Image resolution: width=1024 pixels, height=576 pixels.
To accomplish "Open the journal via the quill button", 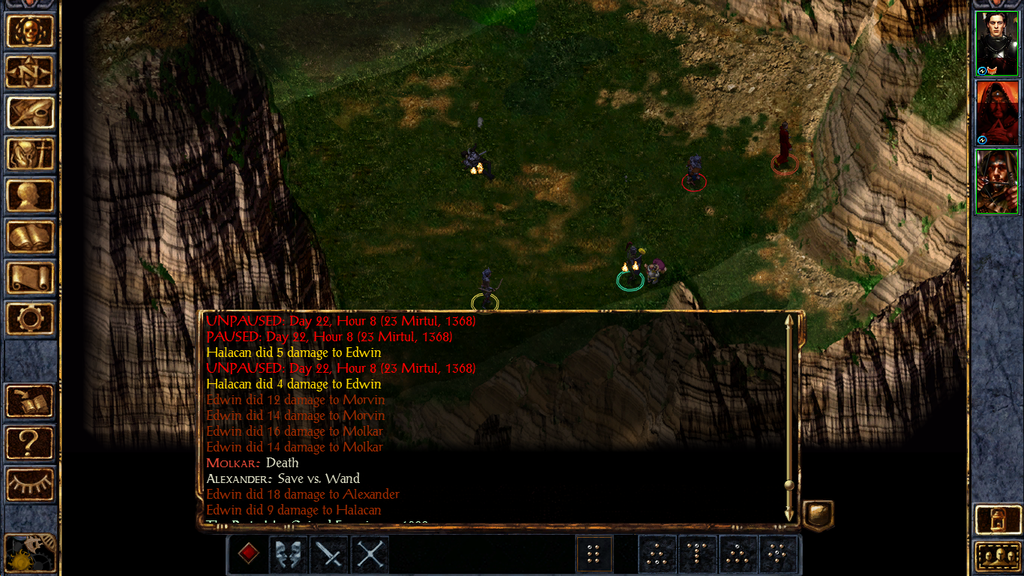I will coord(30,112).
